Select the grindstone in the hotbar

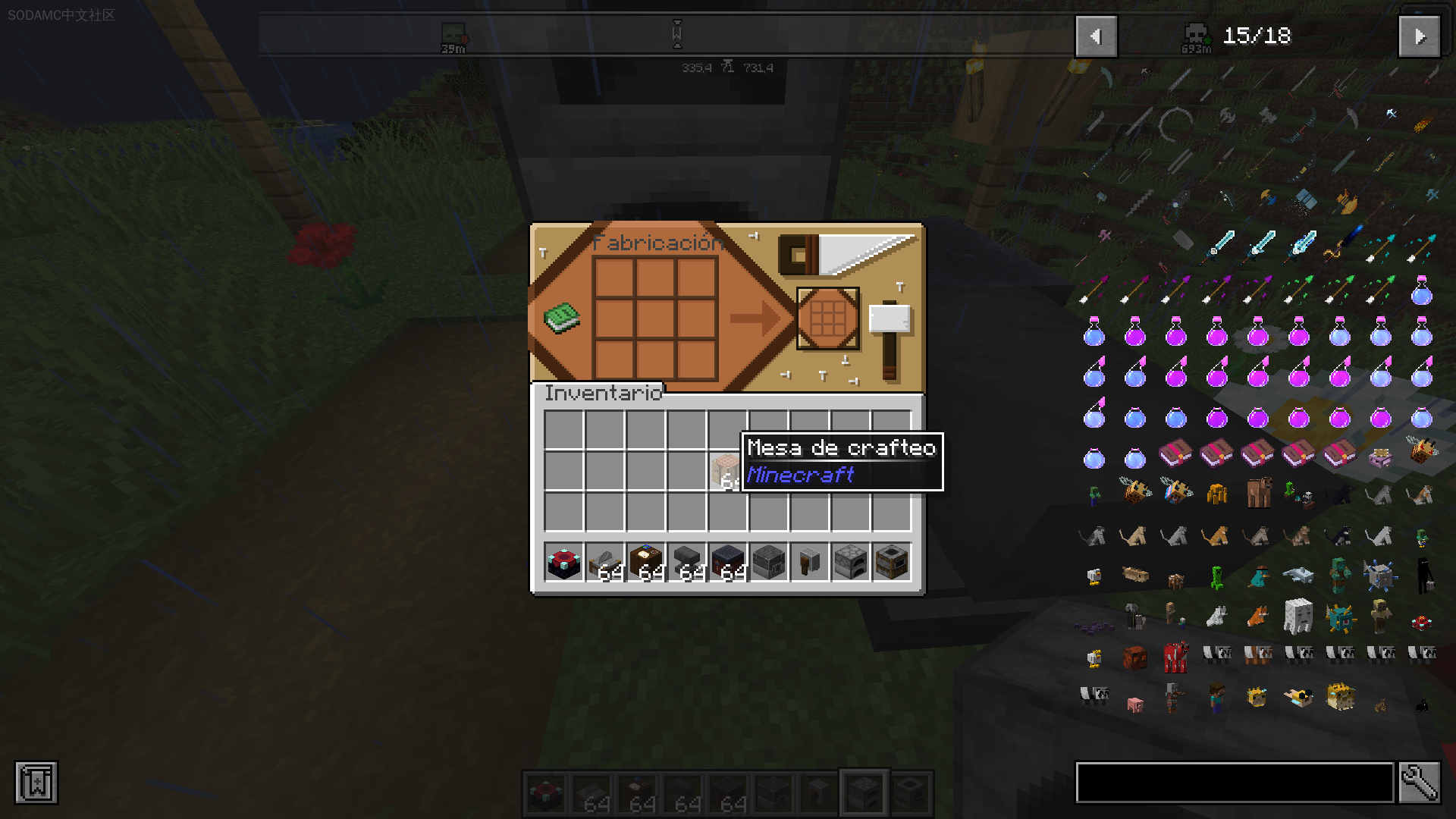[x=809, y=563]
